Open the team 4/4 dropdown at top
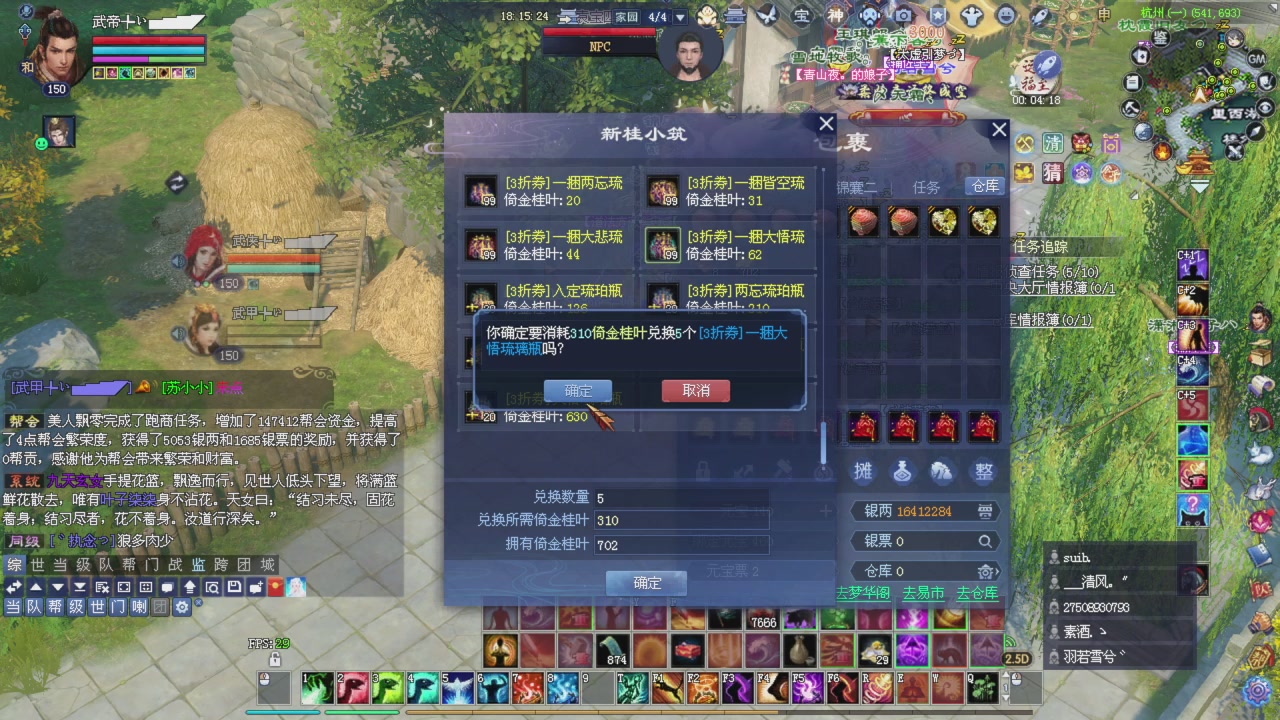The width and height of the screenshot is (1280, 720). [x=680, y=16]
